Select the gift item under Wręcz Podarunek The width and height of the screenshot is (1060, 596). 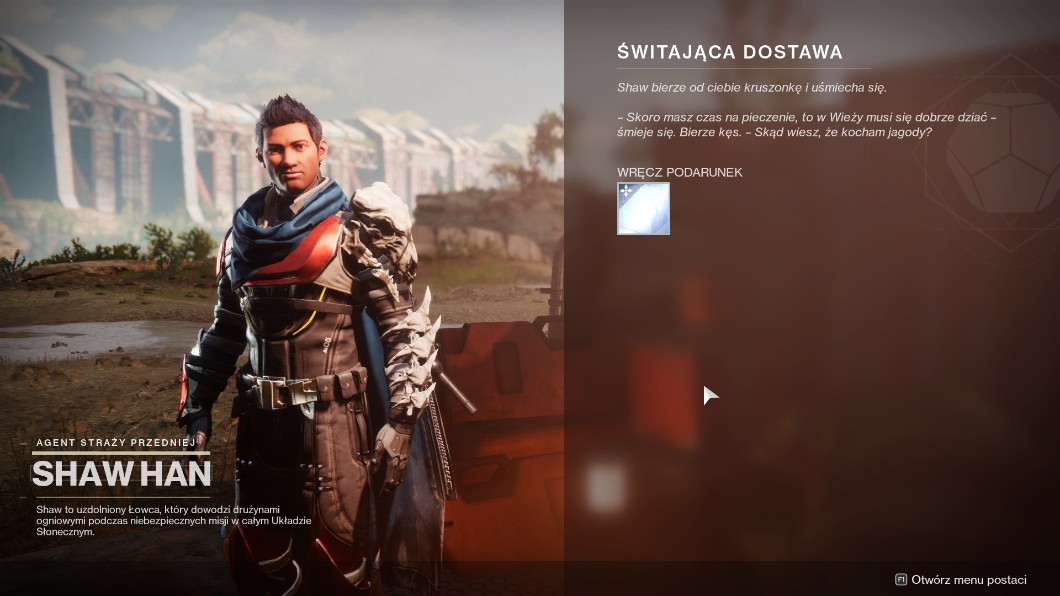click(x=643, y=208)
